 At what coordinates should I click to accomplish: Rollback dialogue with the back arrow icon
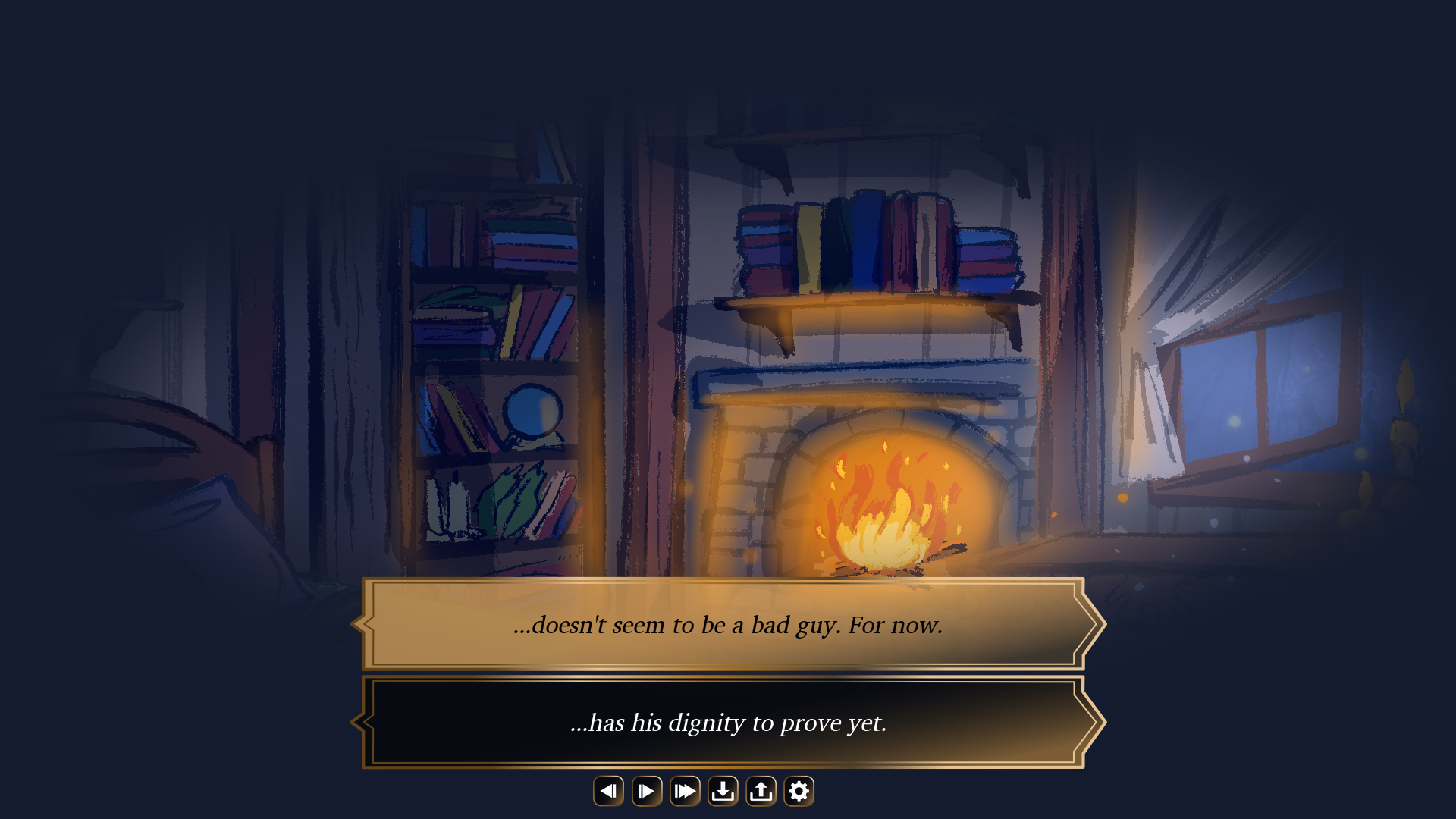[x=608, y=790]
